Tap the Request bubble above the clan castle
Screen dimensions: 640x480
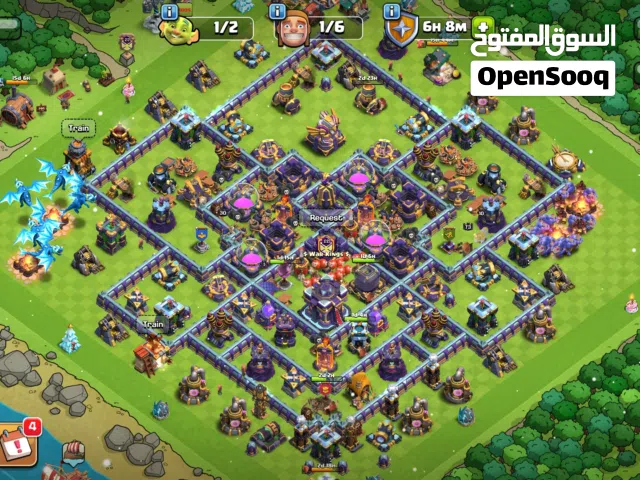tap(325, 216)
